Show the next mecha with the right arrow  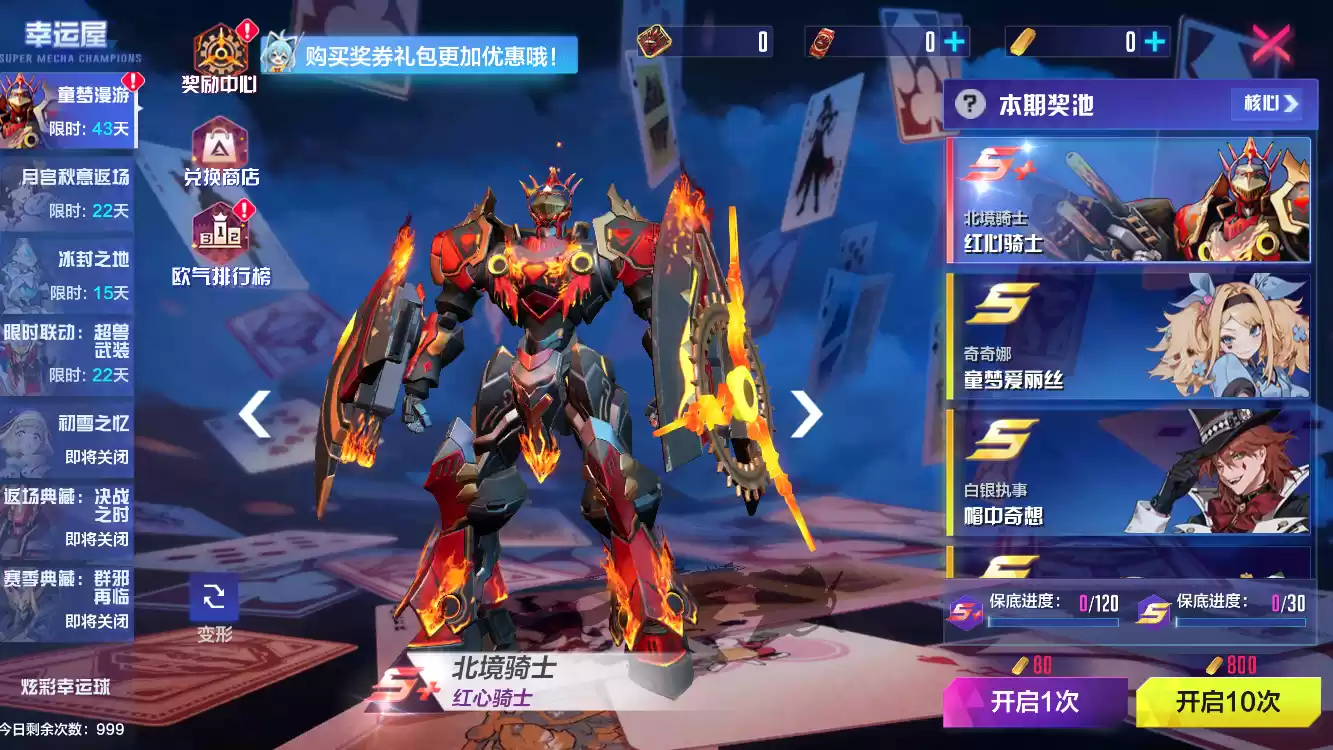806,413
